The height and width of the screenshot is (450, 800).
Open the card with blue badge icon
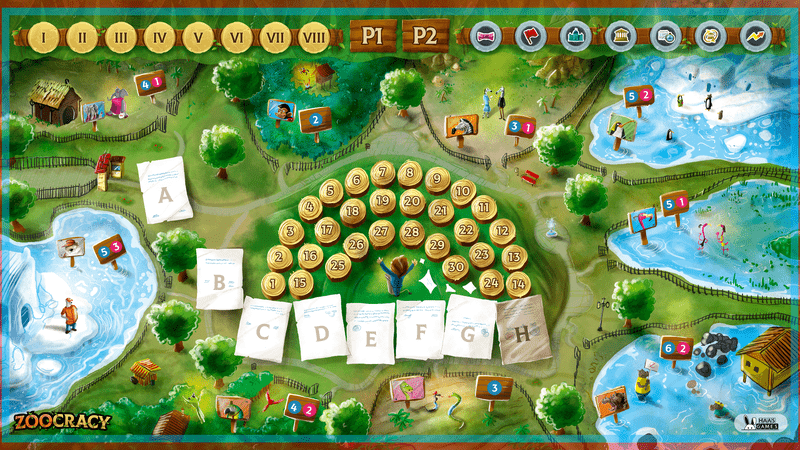click(664, 36)
